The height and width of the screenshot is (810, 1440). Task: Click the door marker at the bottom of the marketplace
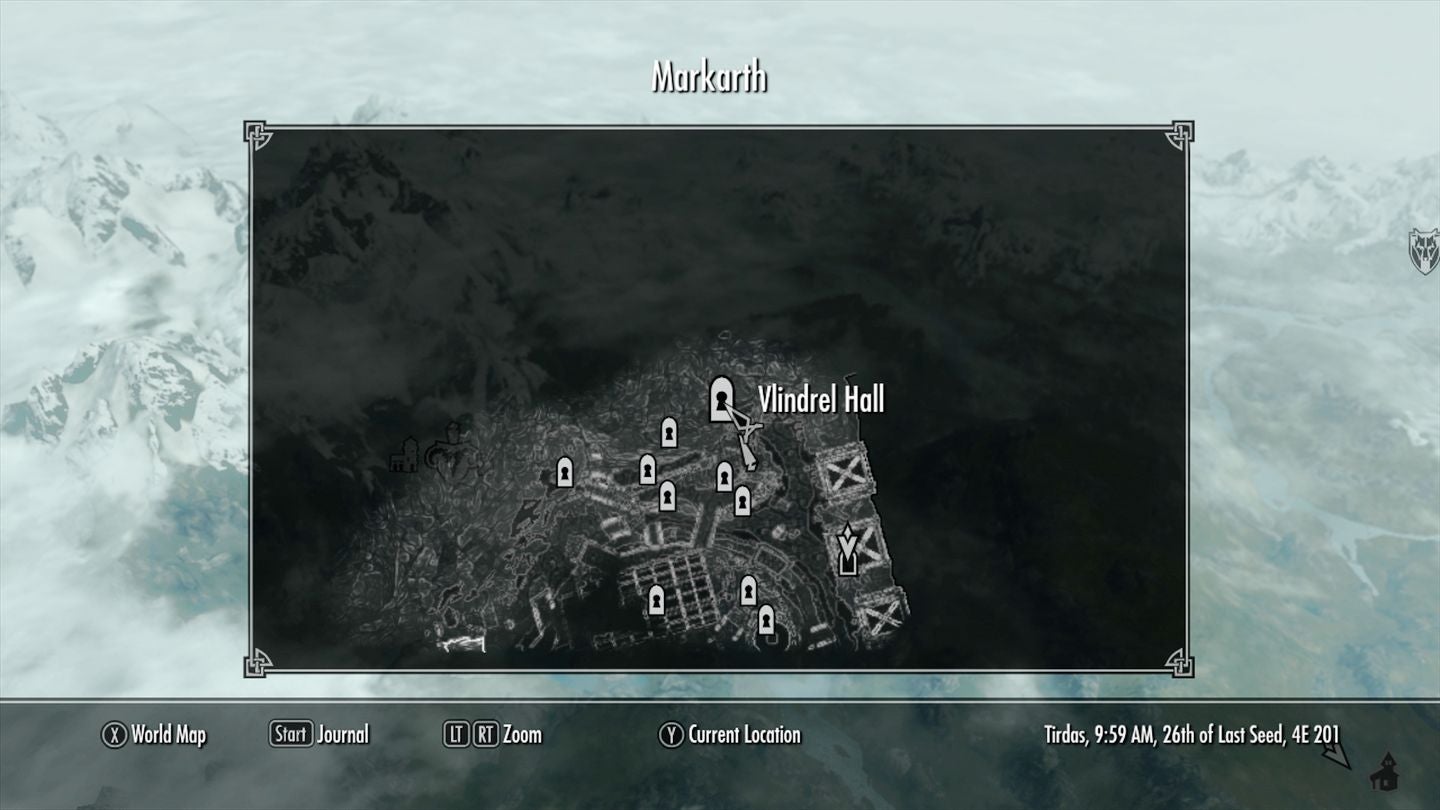[659, 601]
